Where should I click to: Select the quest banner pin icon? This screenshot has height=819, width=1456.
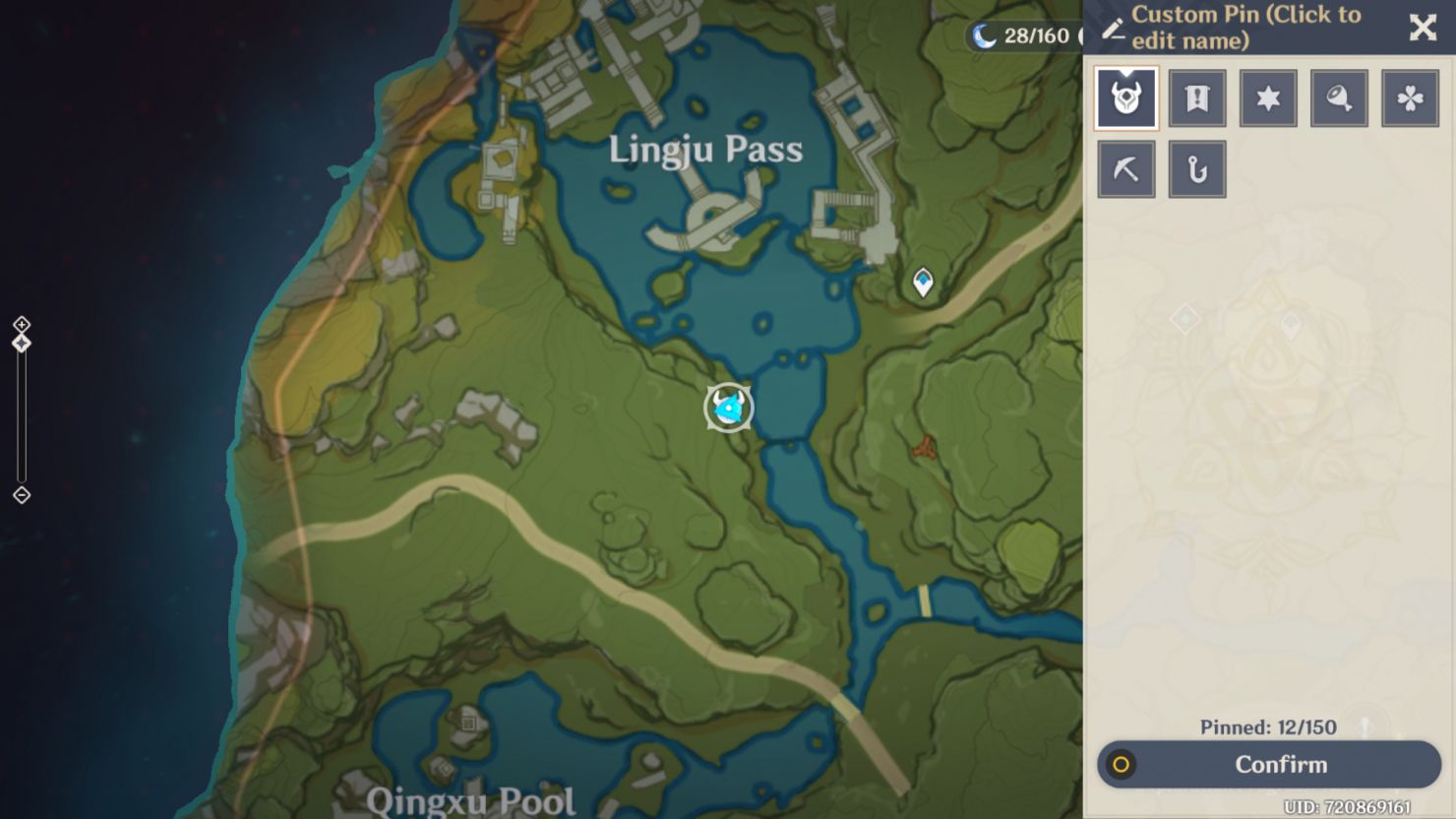click(1196, 97)
